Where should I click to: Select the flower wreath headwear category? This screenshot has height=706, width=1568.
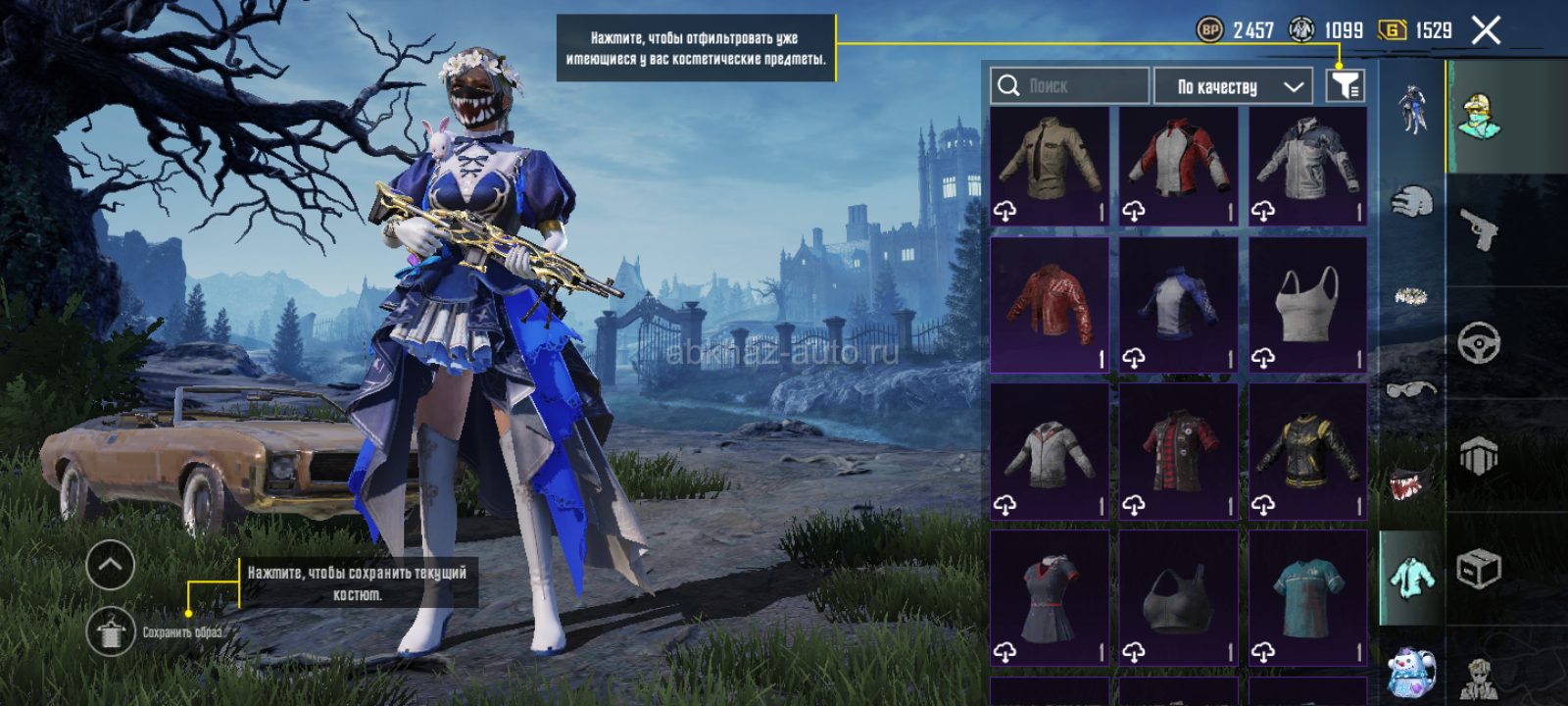[x=1411, y=296]
